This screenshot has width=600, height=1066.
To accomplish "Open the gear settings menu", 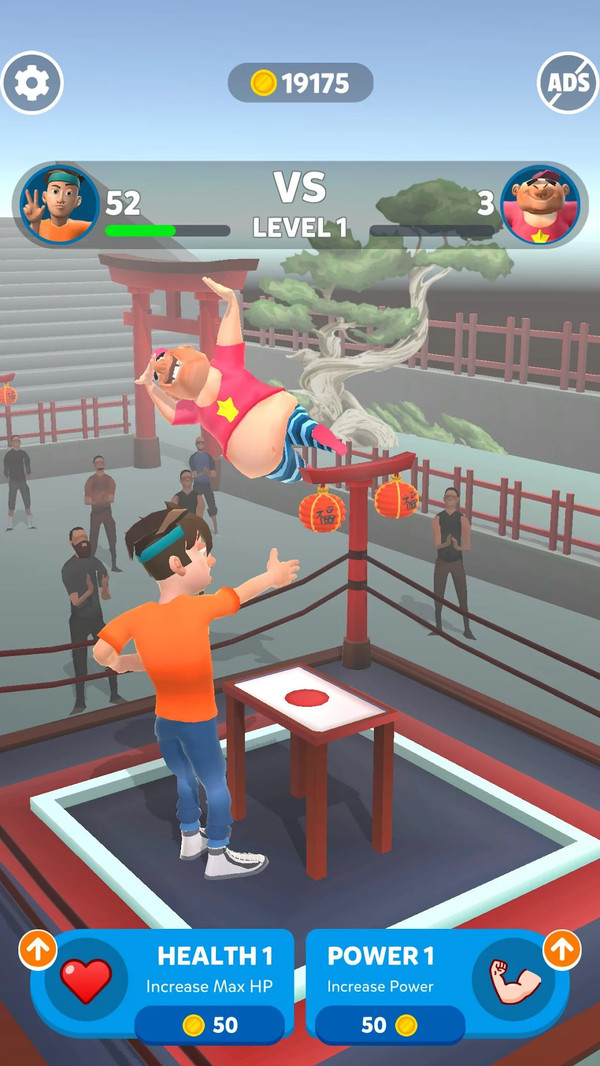I will tap(32, 83).
